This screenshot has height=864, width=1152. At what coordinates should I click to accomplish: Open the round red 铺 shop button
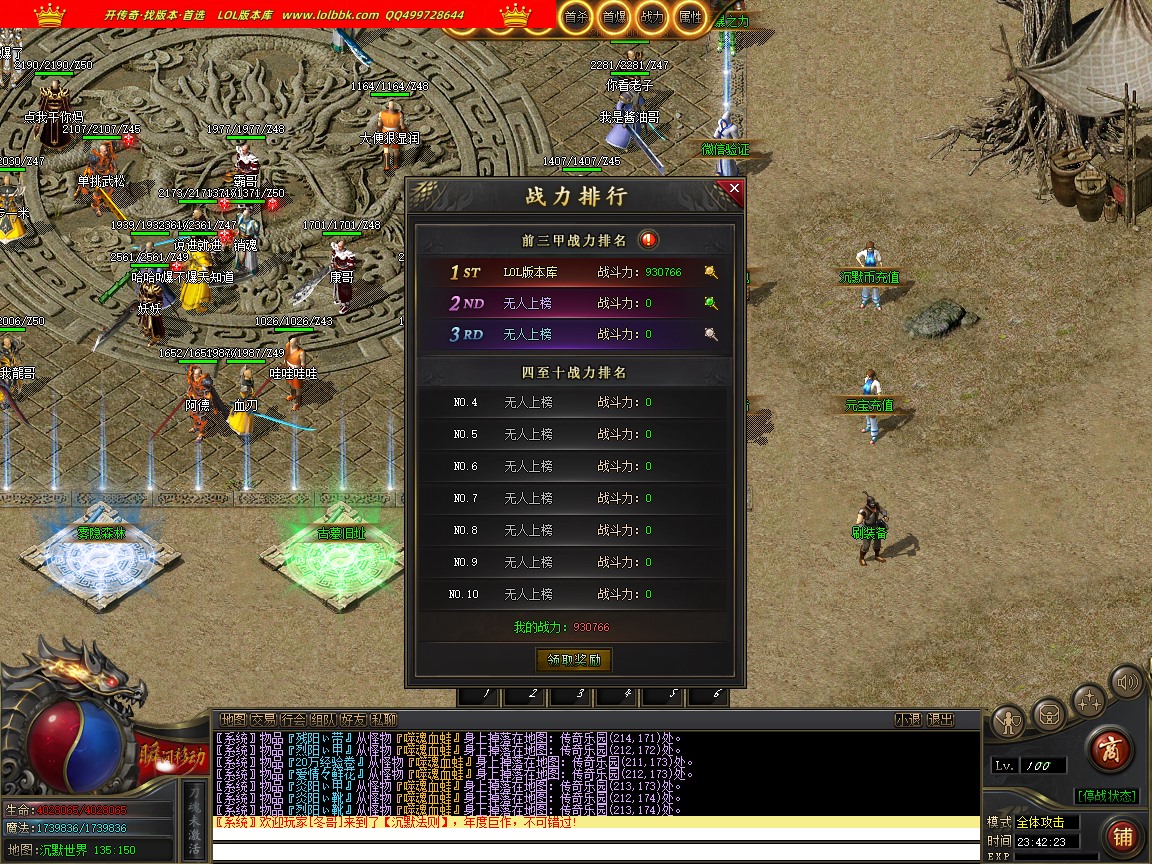click(x=1123, y=836)
